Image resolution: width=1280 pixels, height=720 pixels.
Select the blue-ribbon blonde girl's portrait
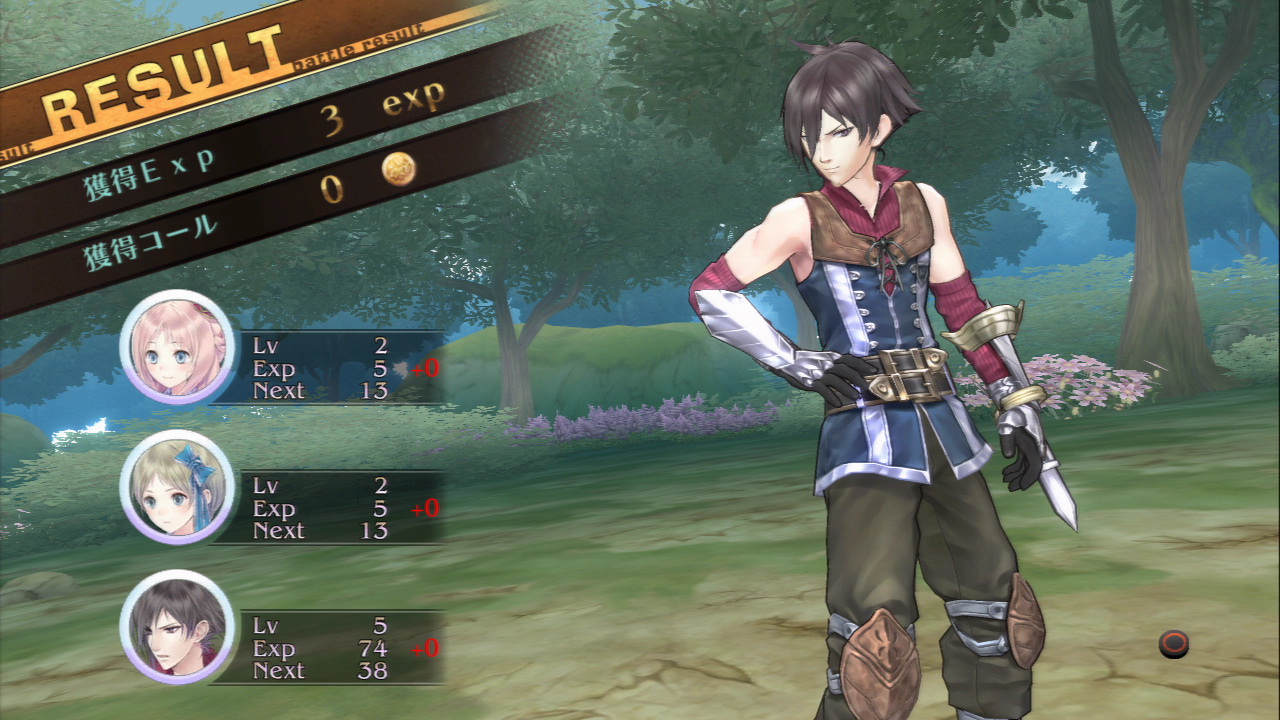coord(177,487)
